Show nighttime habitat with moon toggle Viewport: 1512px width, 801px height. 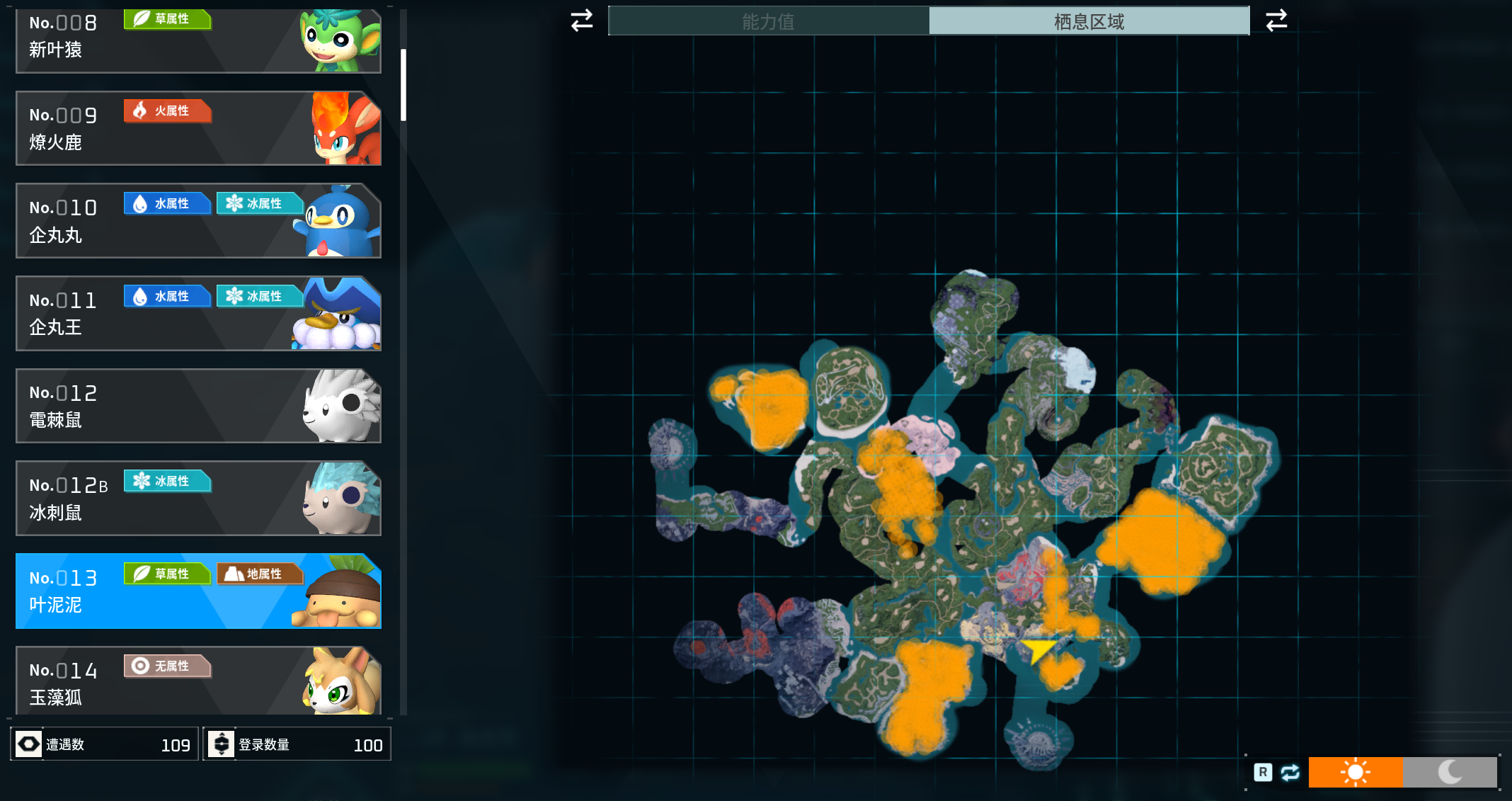point(1449,772)
